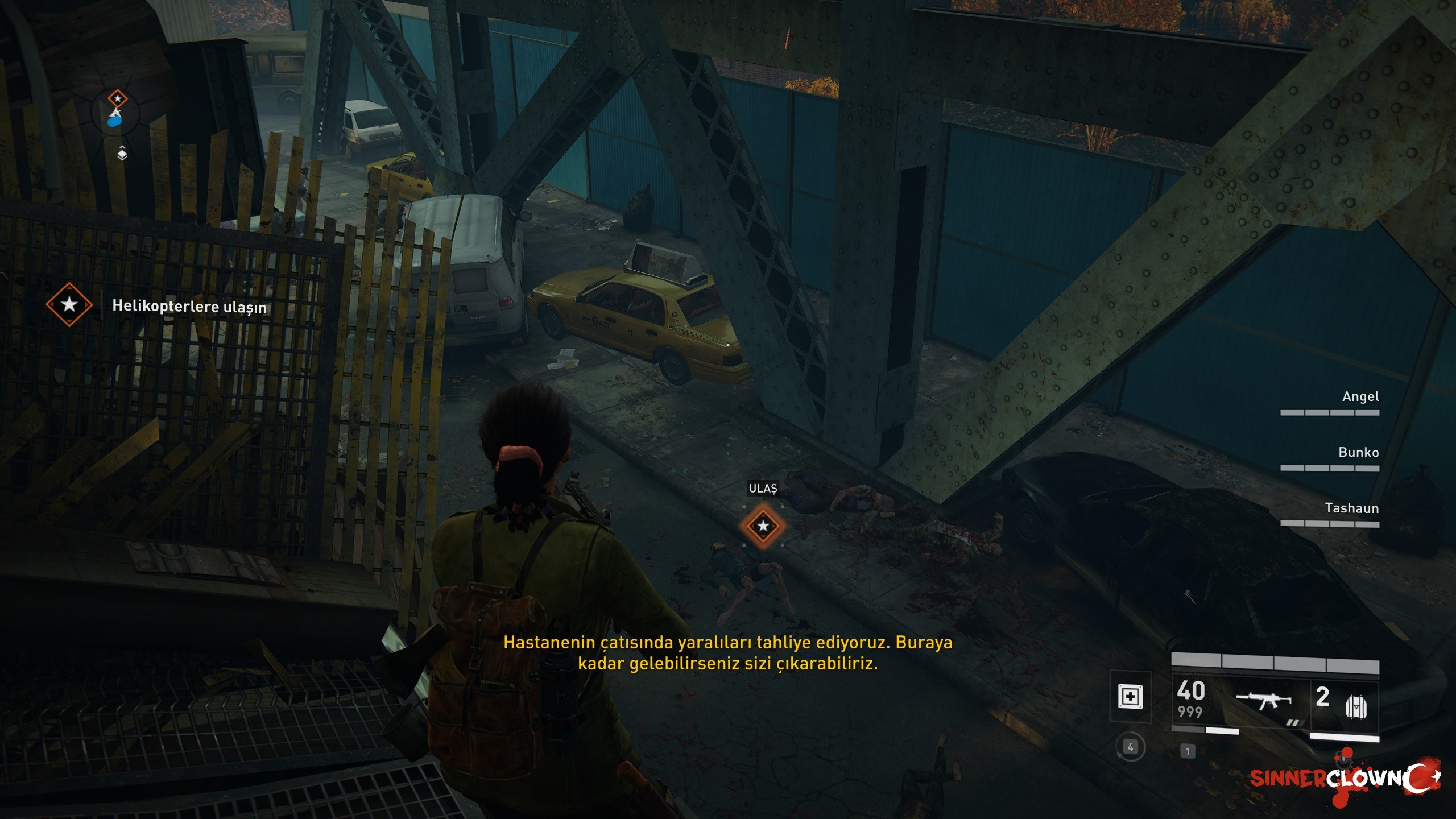The width and height of the screenshot is (1456, 819).
Task: Select teammate Tashaun in the squad list
Action: pos(1351,508)
